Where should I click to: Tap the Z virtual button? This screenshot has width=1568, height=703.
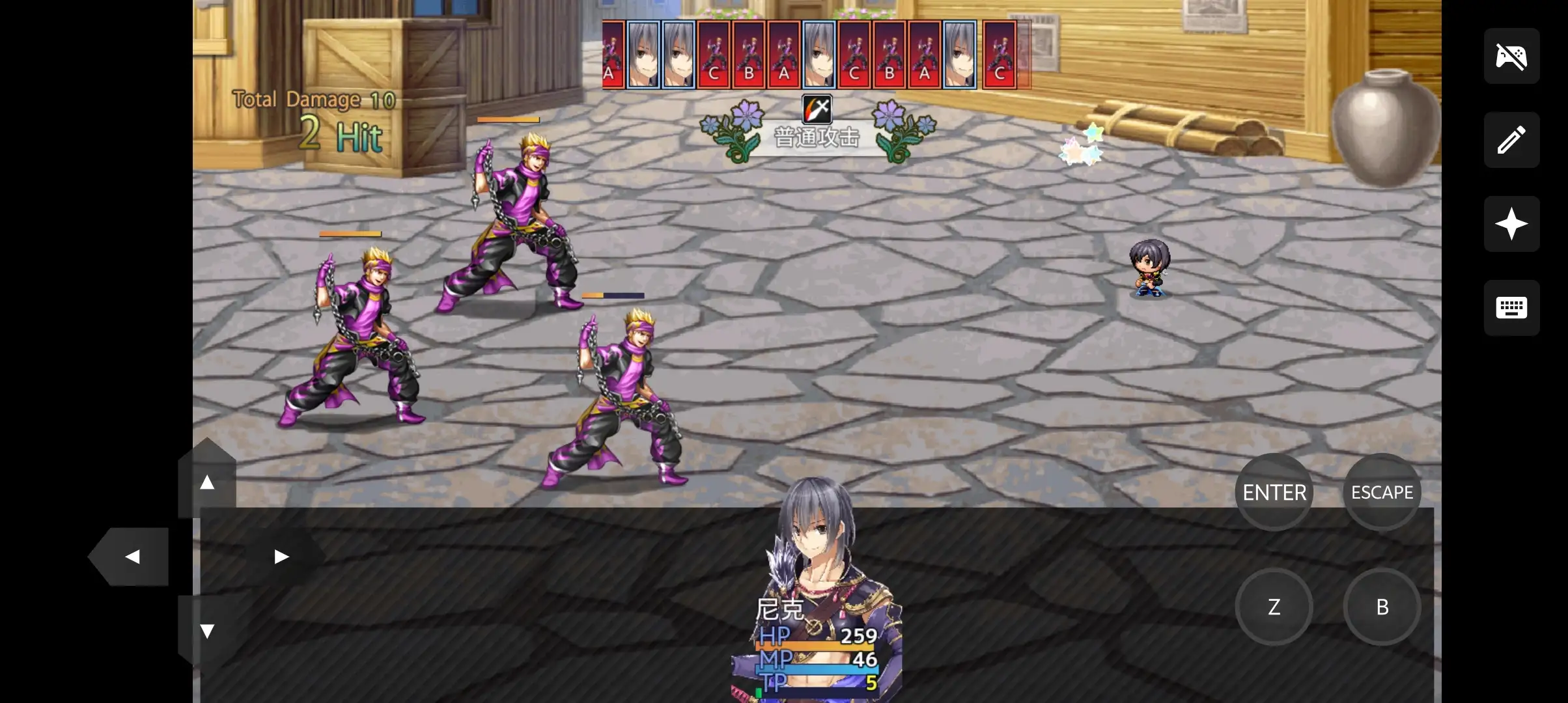point(1274,607)
